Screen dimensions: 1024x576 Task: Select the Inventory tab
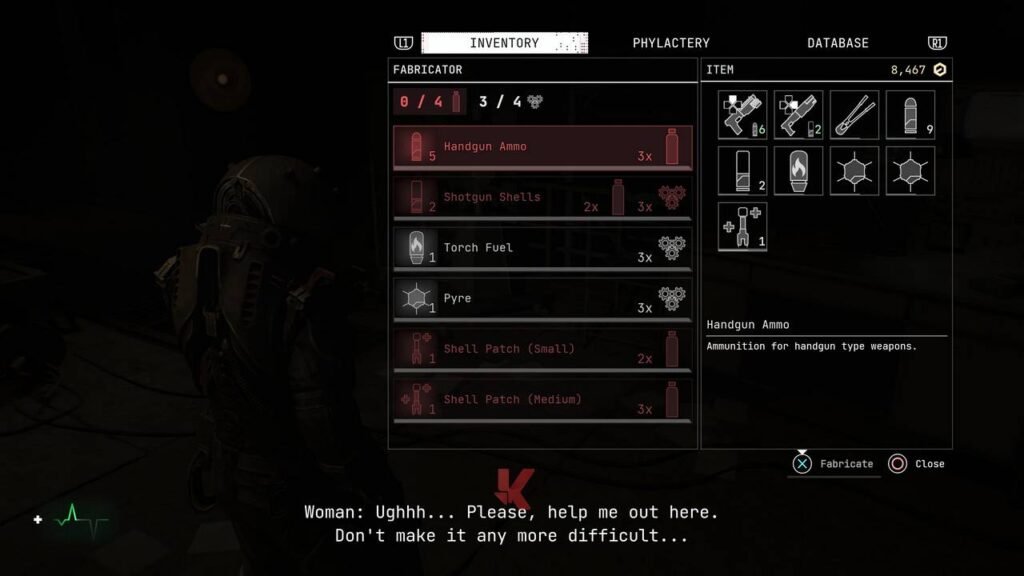pyautogui.click(x=504, y=43)
